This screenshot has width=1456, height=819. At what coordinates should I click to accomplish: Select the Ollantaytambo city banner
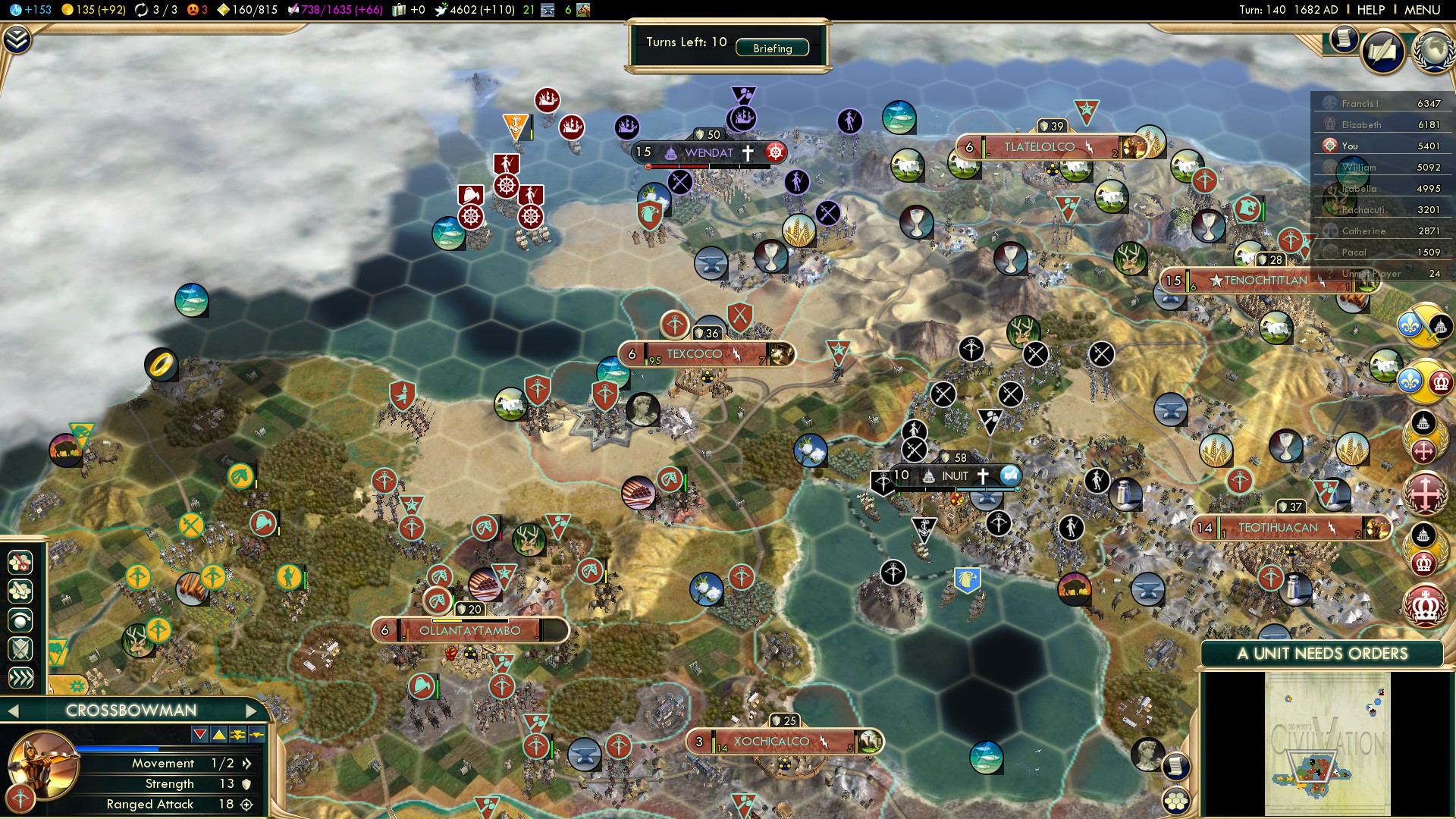point(469,630)
